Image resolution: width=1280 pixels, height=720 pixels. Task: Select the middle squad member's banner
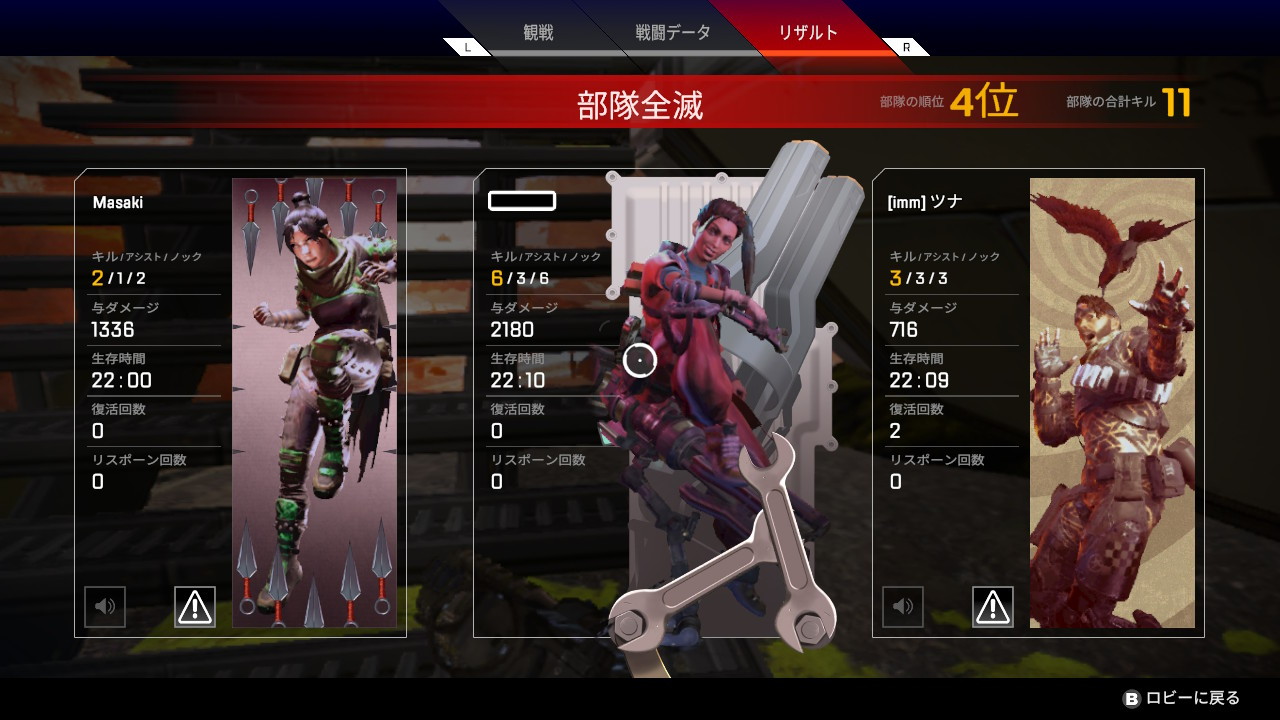640,402
